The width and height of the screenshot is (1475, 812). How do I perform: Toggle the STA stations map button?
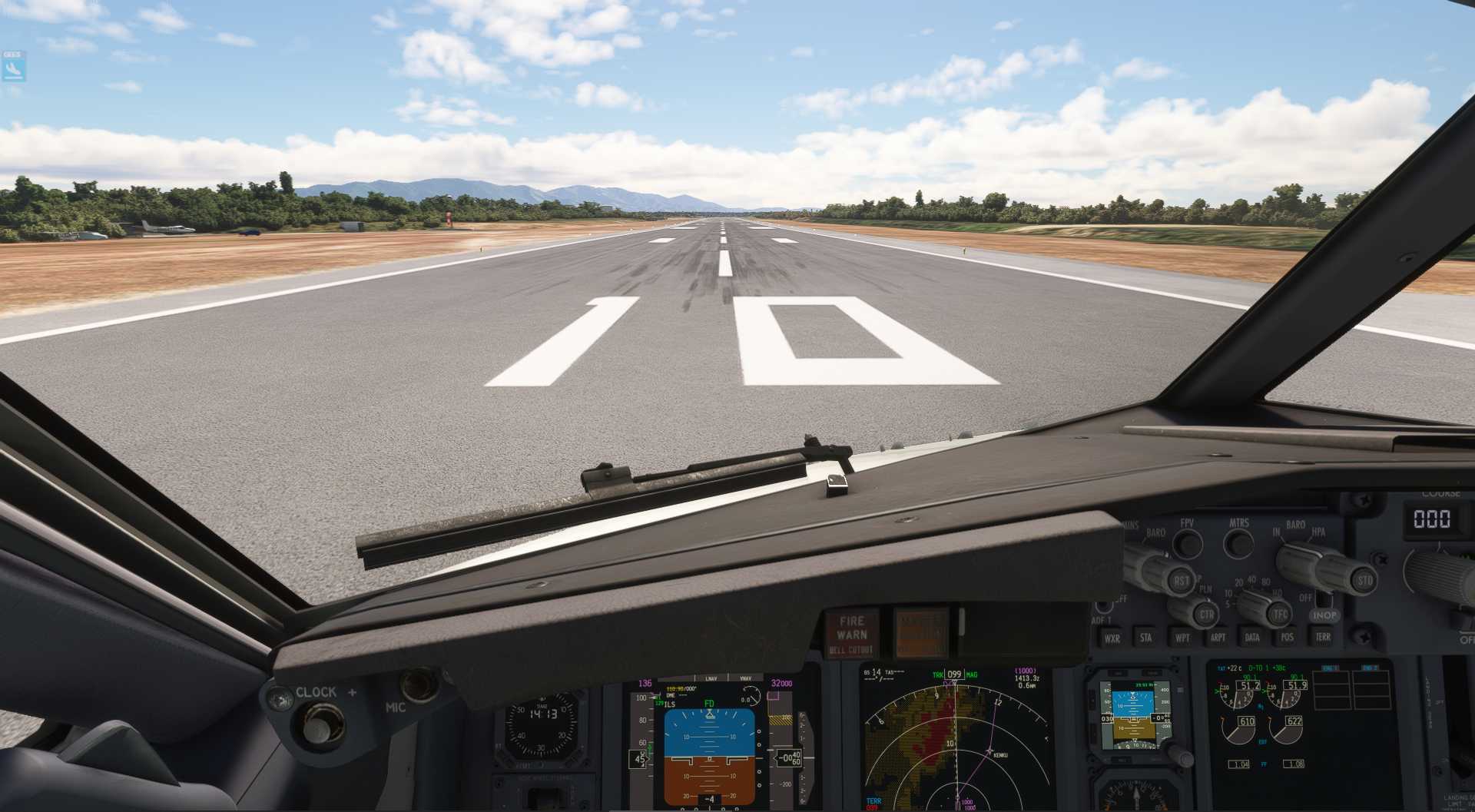(1146, 637)
